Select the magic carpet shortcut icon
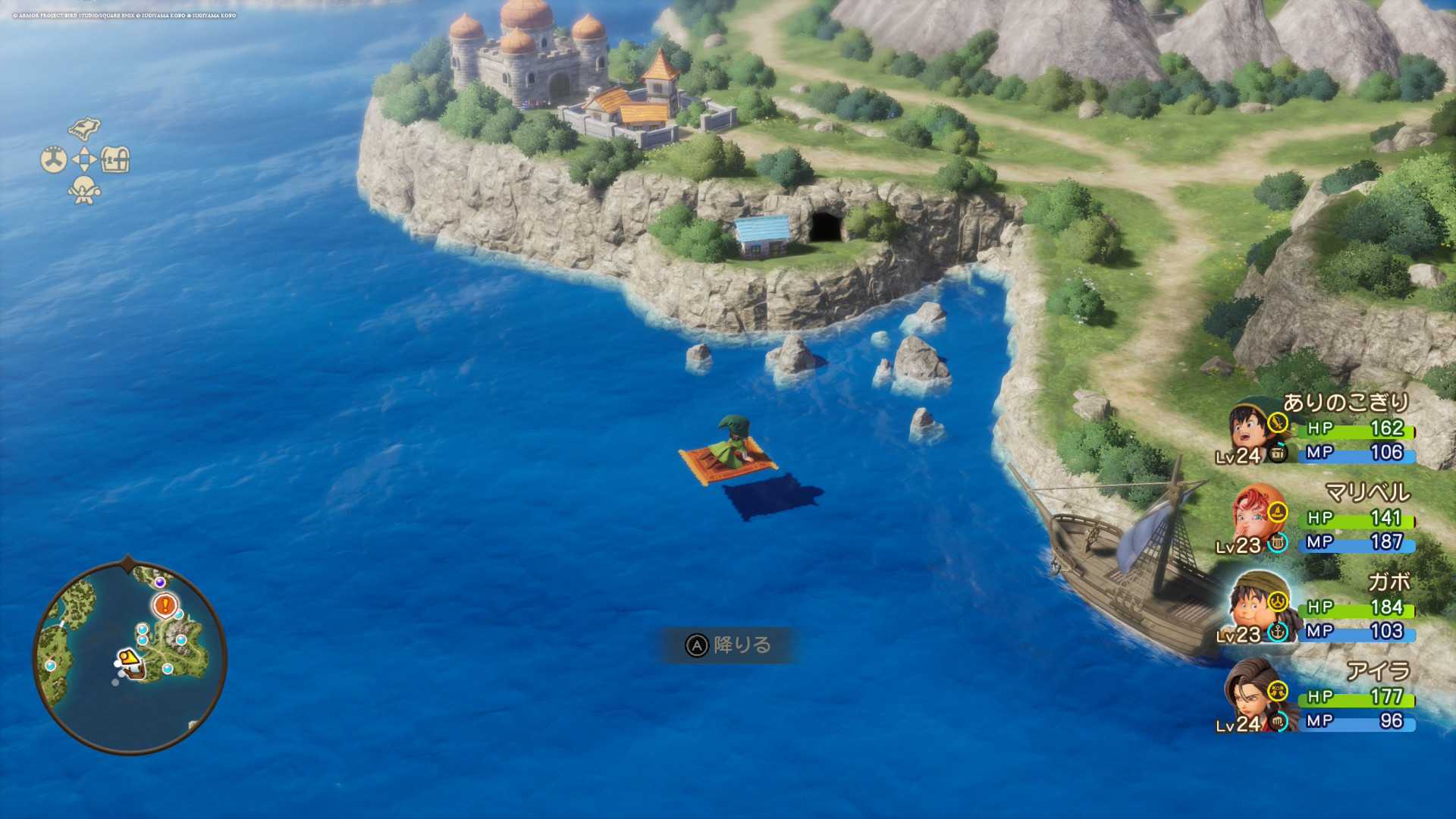 (84, 127)
